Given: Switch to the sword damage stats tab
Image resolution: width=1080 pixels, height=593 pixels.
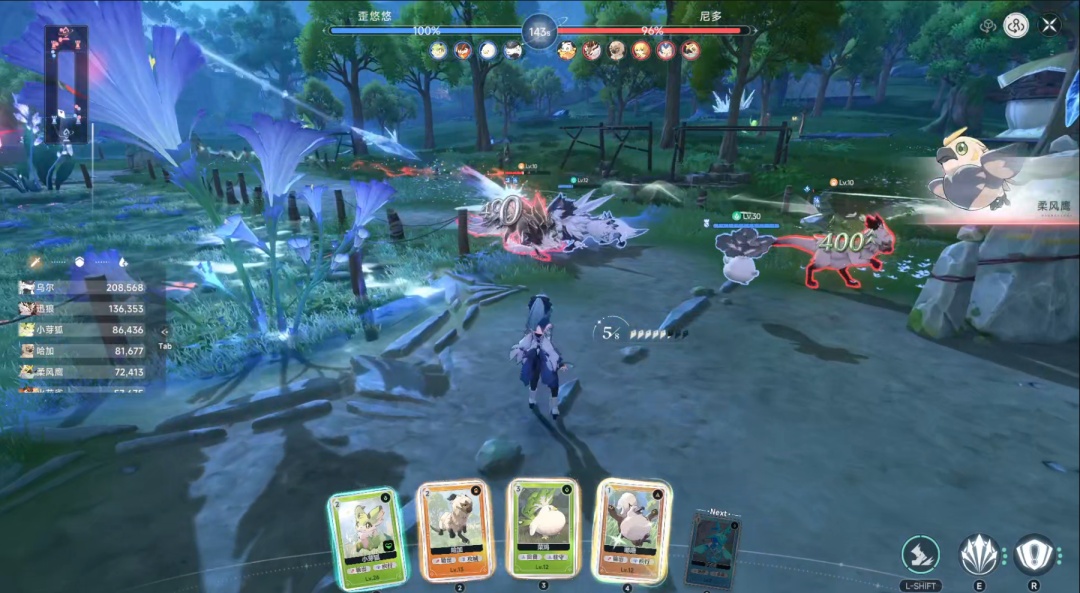Looking at the screenshot, I should tap(34, 262).
